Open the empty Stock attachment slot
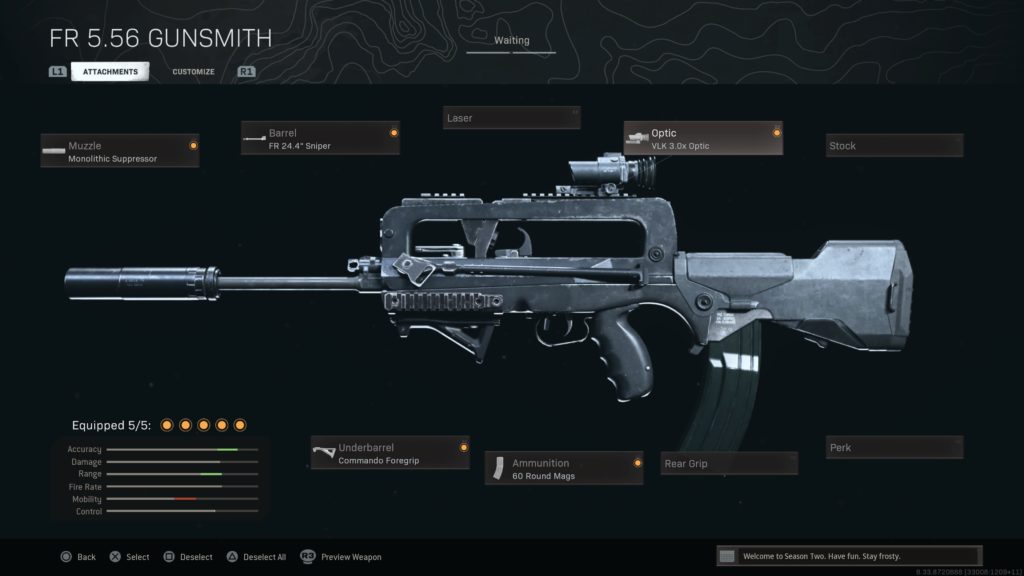The height and width of the screenshot is (576, 1024). click(894, 146)
